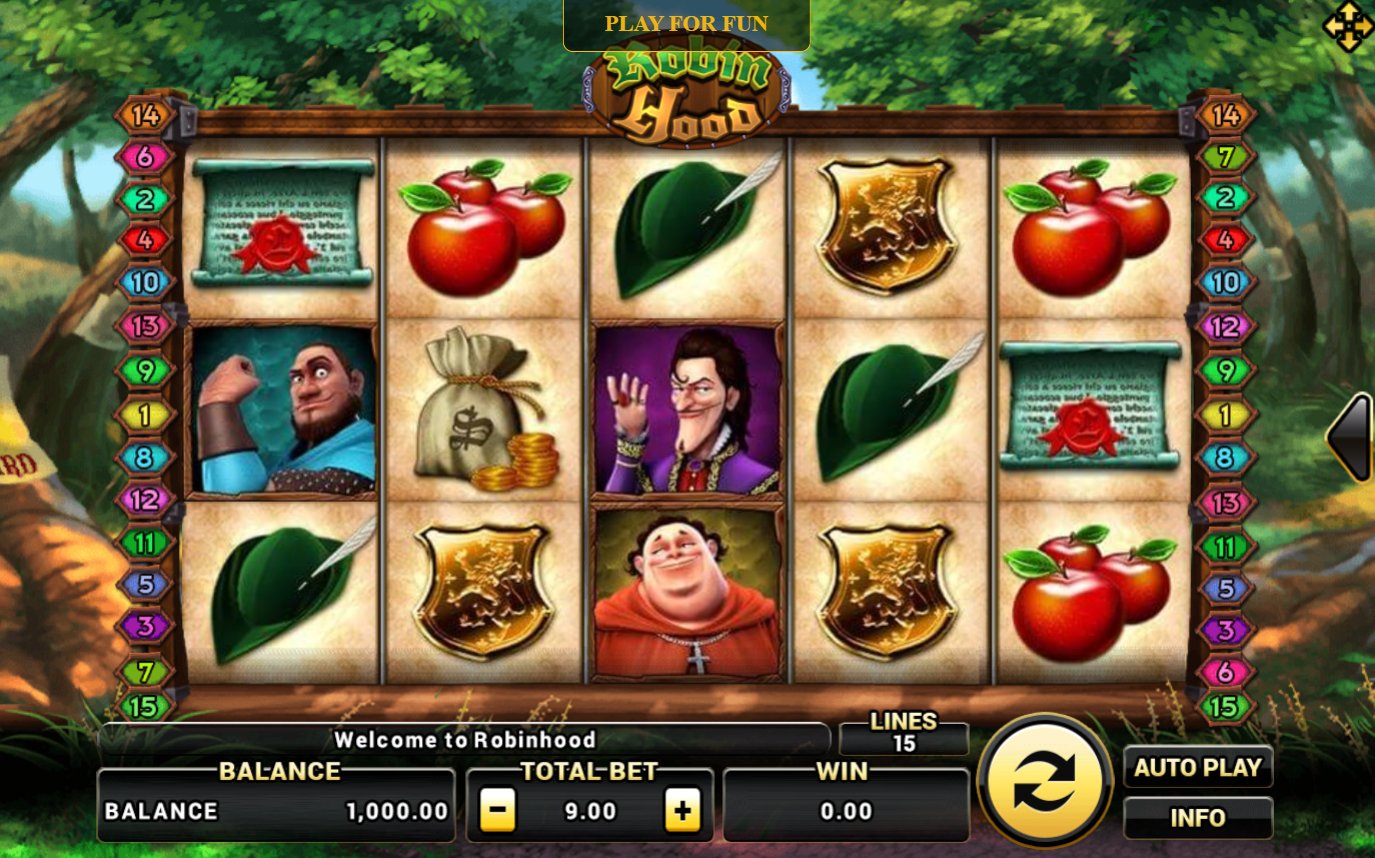Expand the side panel black arrow
The height and width of the screenshot is (858, 1375).
click(x=1350, y=438)
